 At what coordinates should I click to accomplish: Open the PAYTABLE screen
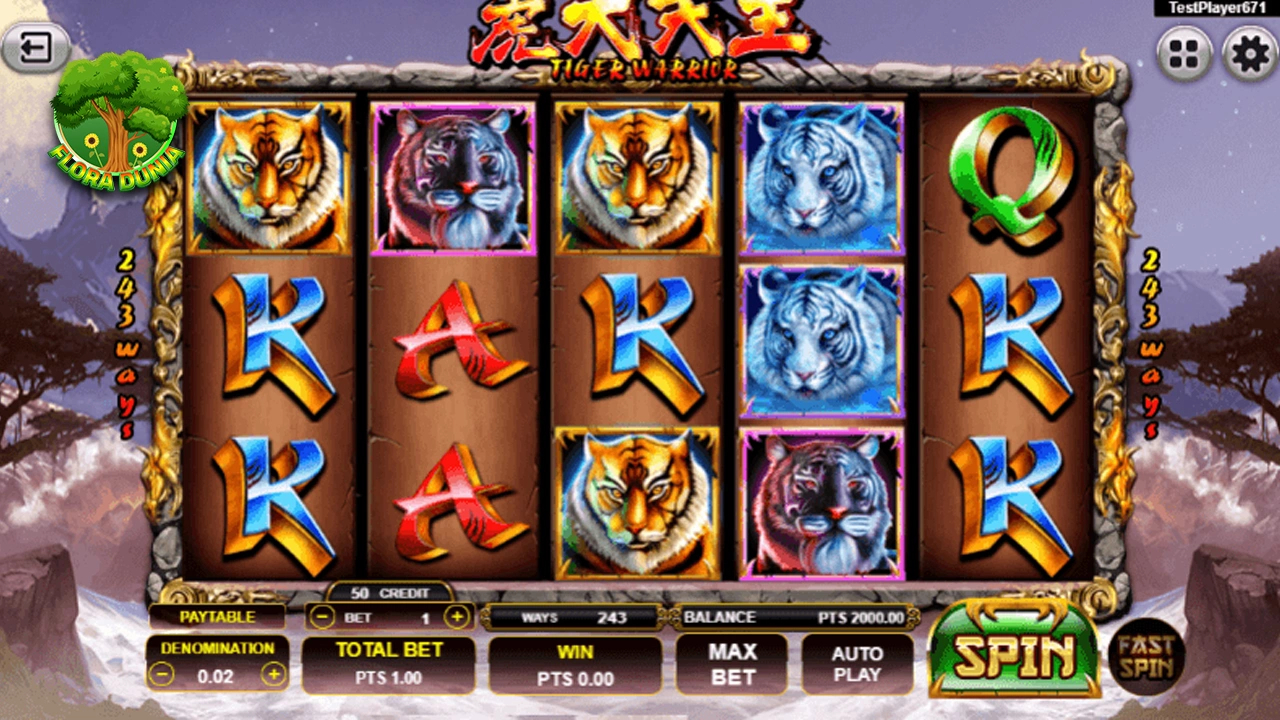point(217,616)
